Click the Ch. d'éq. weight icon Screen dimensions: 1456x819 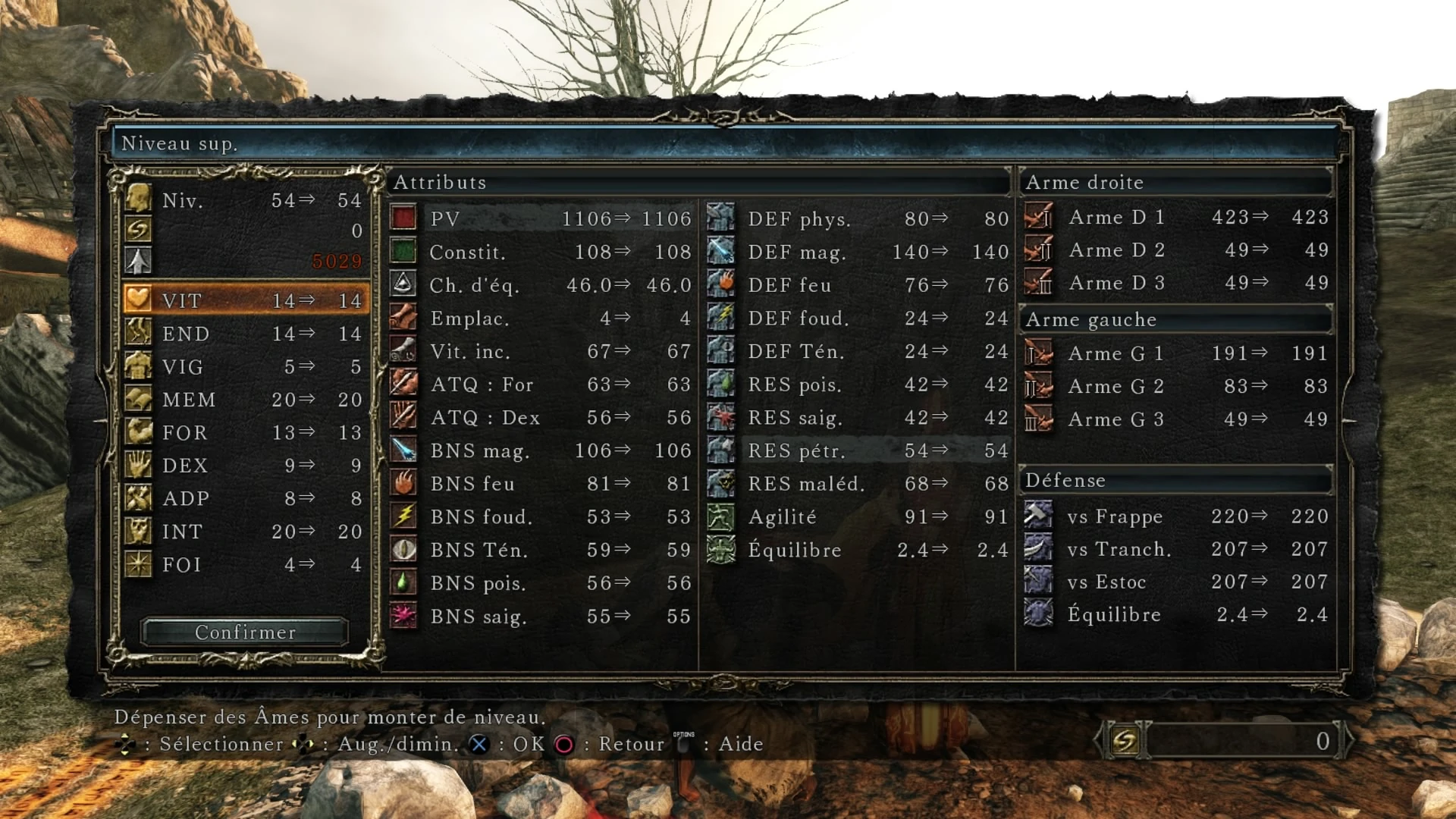(x=403, y=284)
